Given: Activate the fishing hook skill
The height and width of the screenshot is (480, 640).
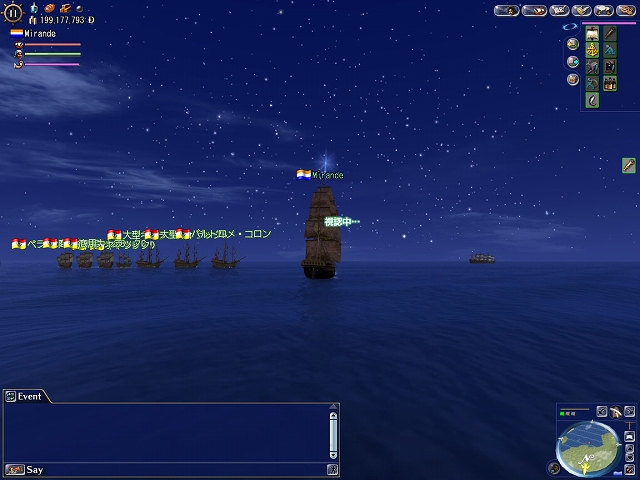Looking at the screenshot, I should point(593,100).
